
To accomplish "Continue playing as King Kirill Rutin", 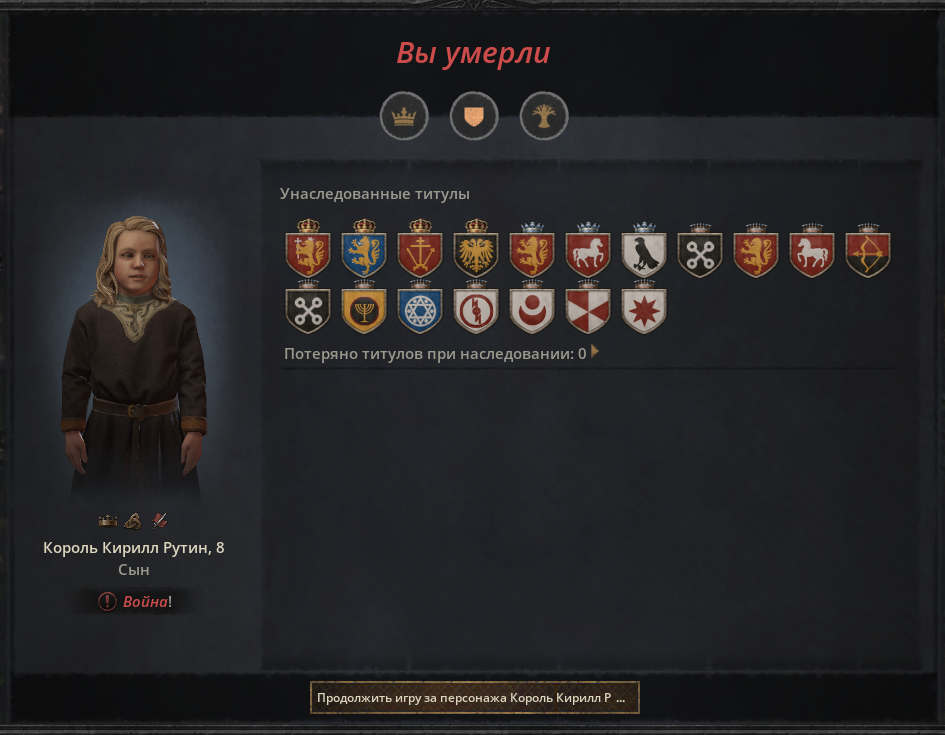I will (474, 697).
